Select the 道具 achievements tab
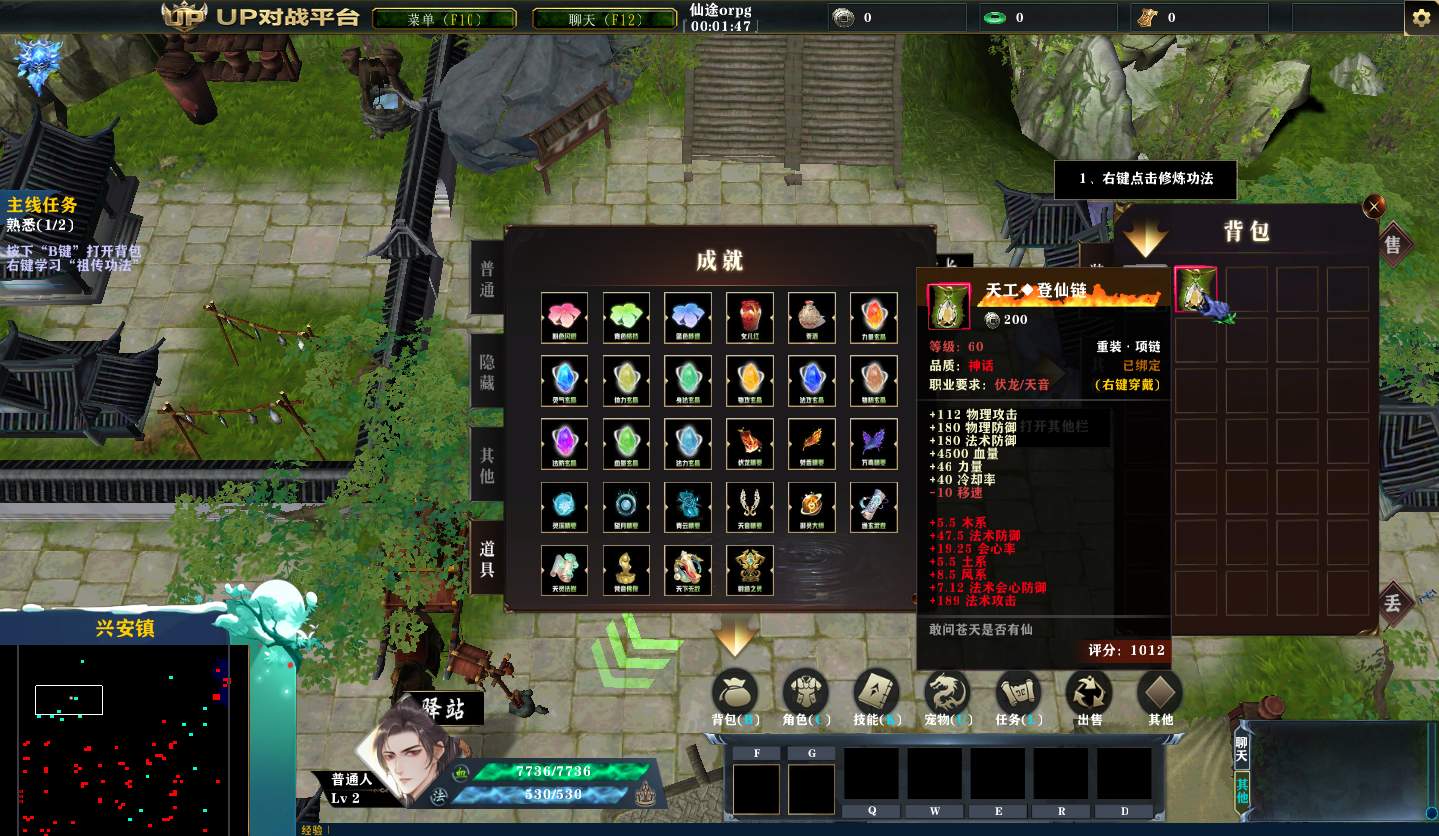 click(x=487, y=558)
